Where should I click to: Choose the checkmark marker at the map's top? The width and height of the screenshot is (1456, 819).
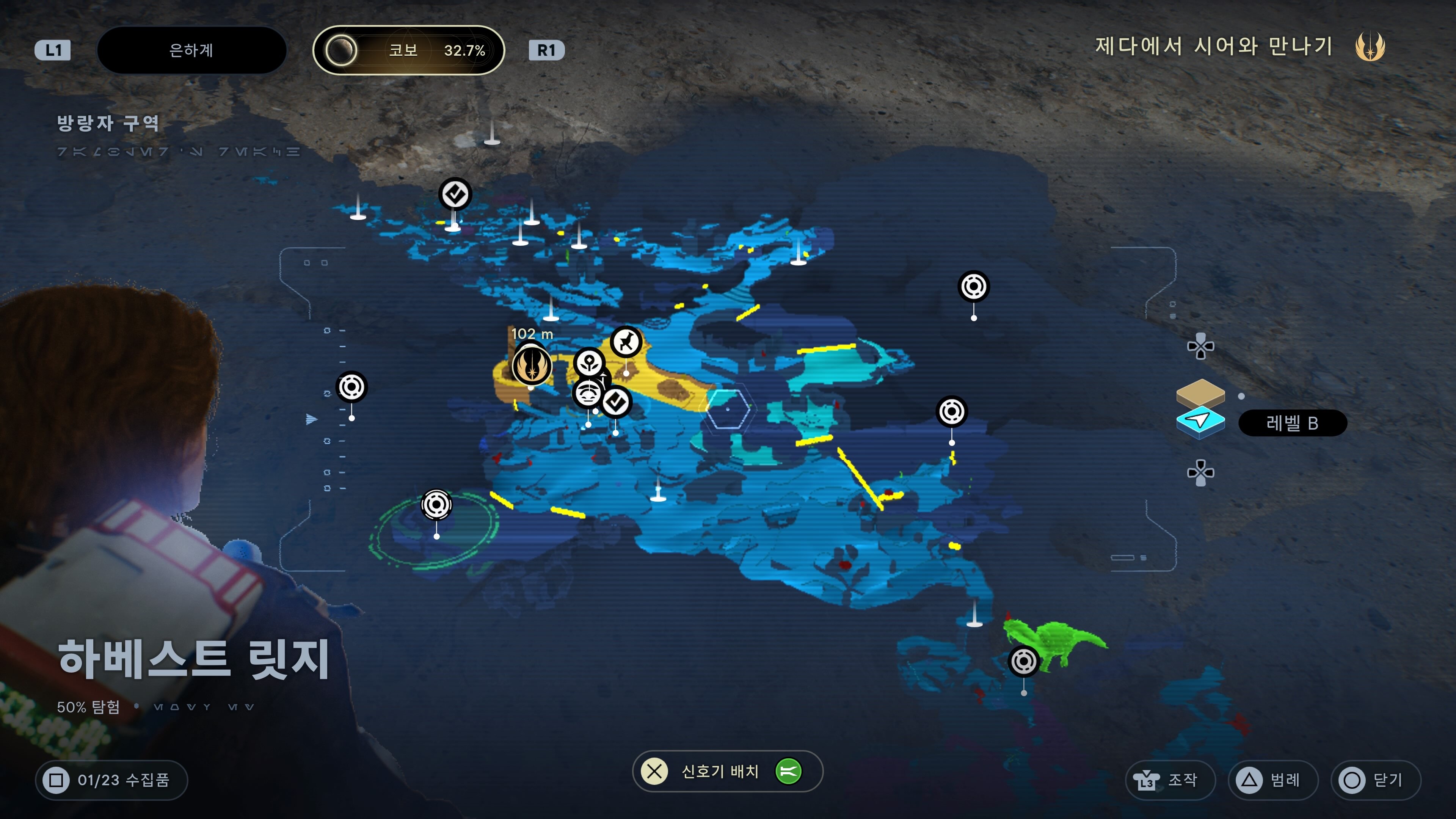[x=455, y=195]
